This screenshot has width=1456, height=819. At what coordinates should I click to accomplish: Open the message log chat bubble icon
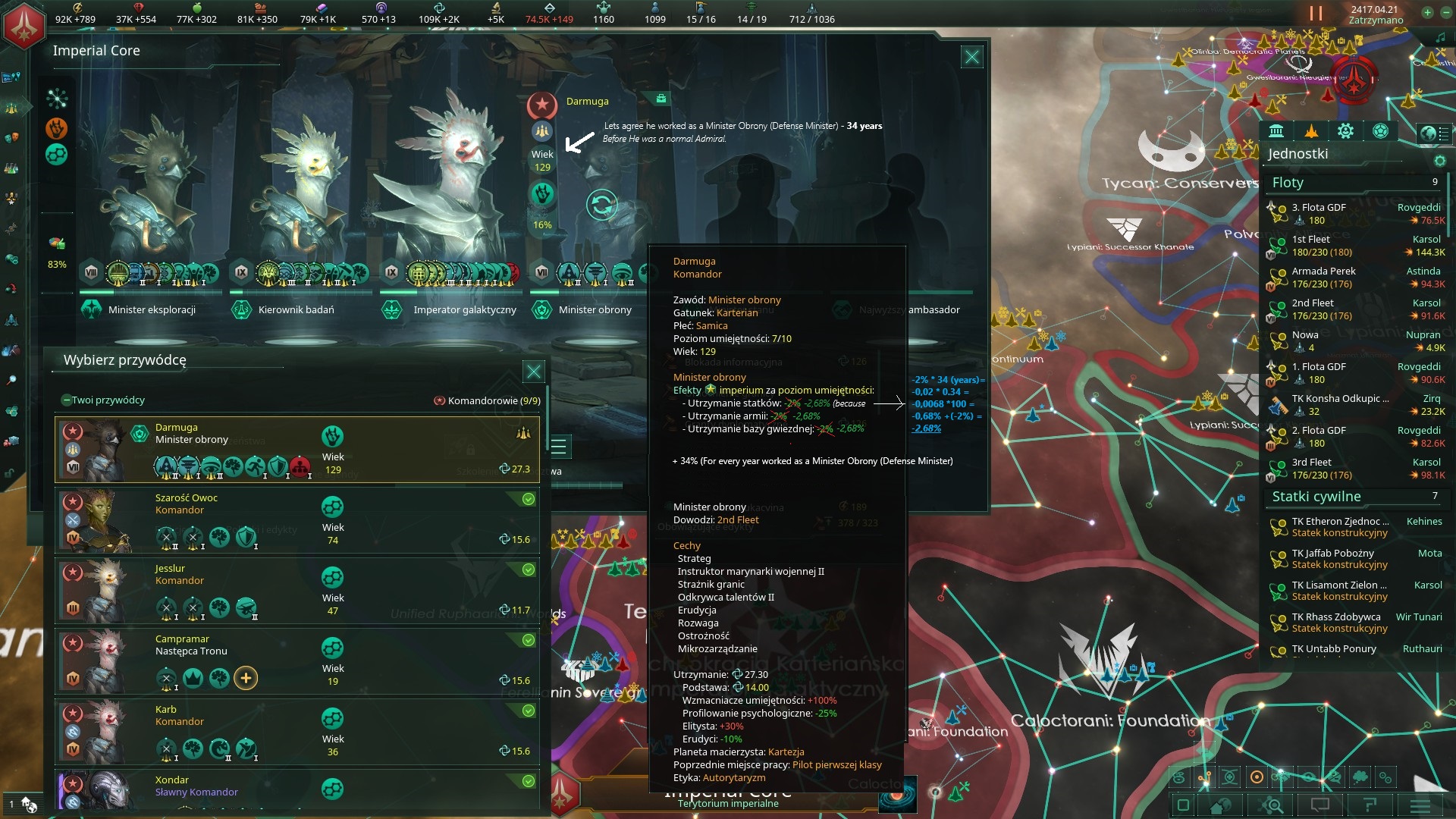[1320, 805]
